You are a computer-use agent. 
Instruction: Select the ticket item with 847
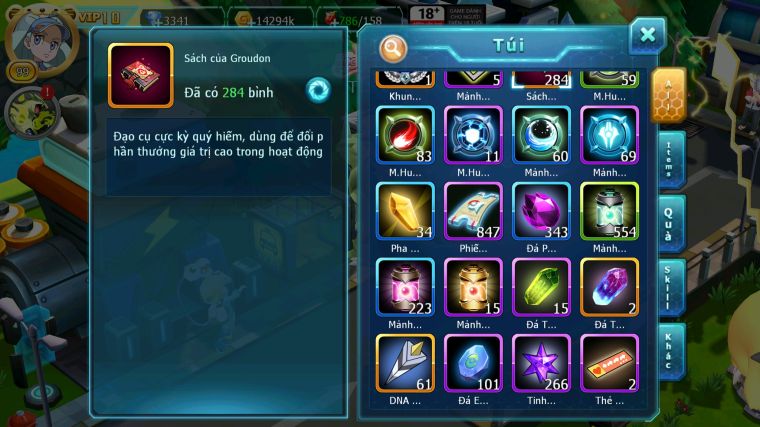click(473, 211)
